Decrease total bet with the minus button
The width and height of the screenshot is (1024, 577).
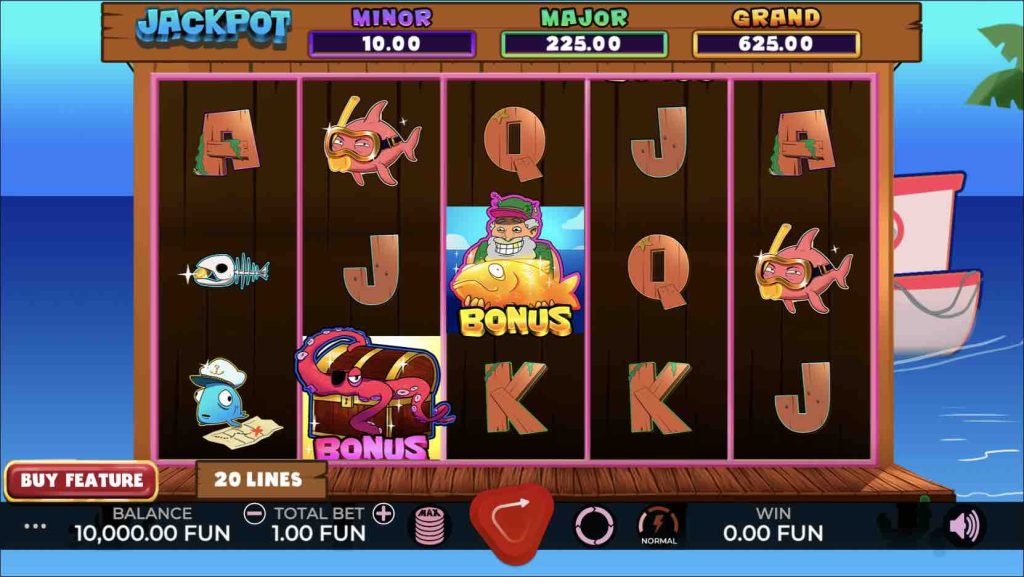tap(255, 514)
